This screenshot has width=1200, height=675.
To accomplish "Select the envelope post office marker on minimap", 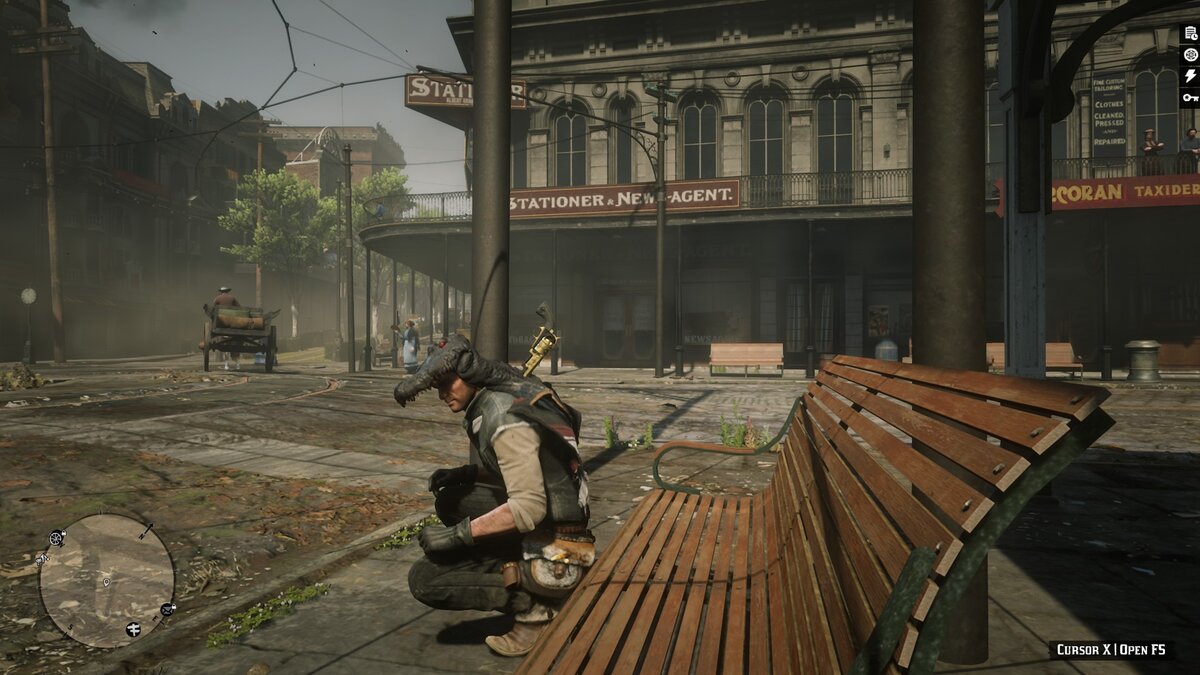I will (167, 608).
